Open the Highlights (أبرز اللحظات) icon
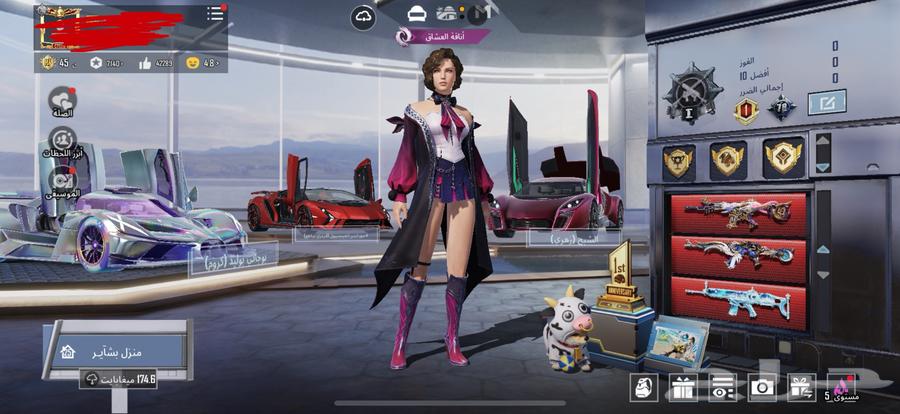The width and height of the screenshot is (900, 414). pyautogui.click(x=62, y=141)
